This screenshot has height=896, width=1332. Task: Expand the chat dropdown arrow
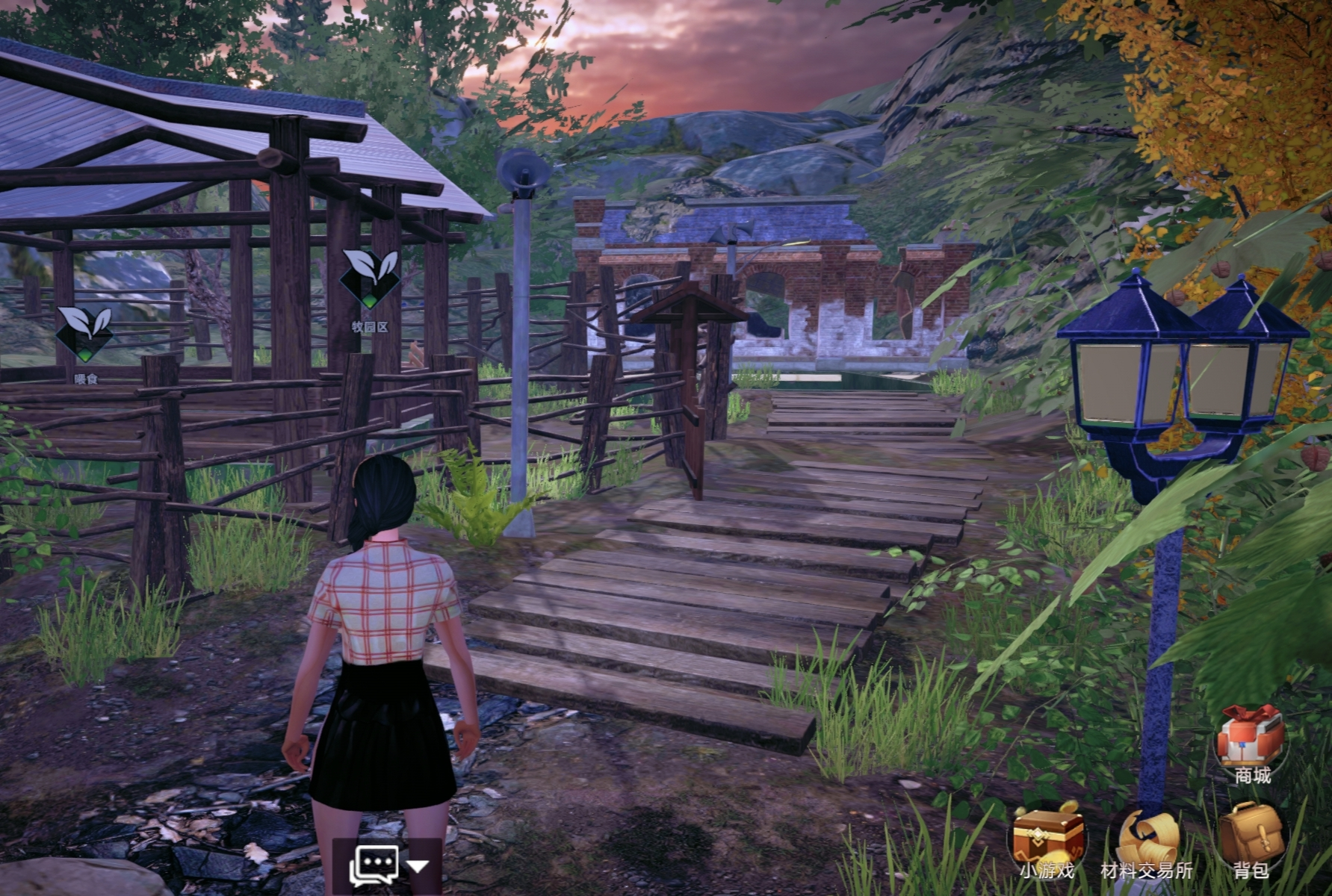418,867
